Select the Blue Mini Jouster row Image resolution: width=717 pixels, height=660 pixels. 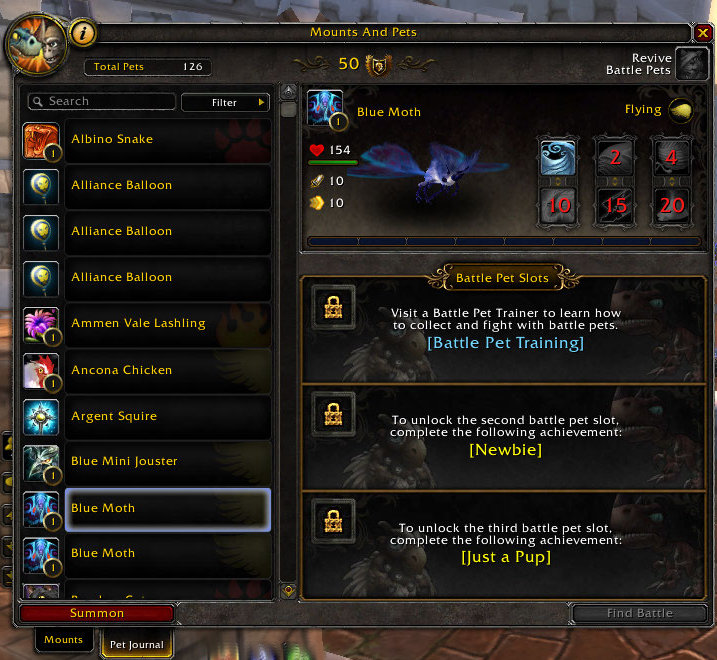coord(146,462)
